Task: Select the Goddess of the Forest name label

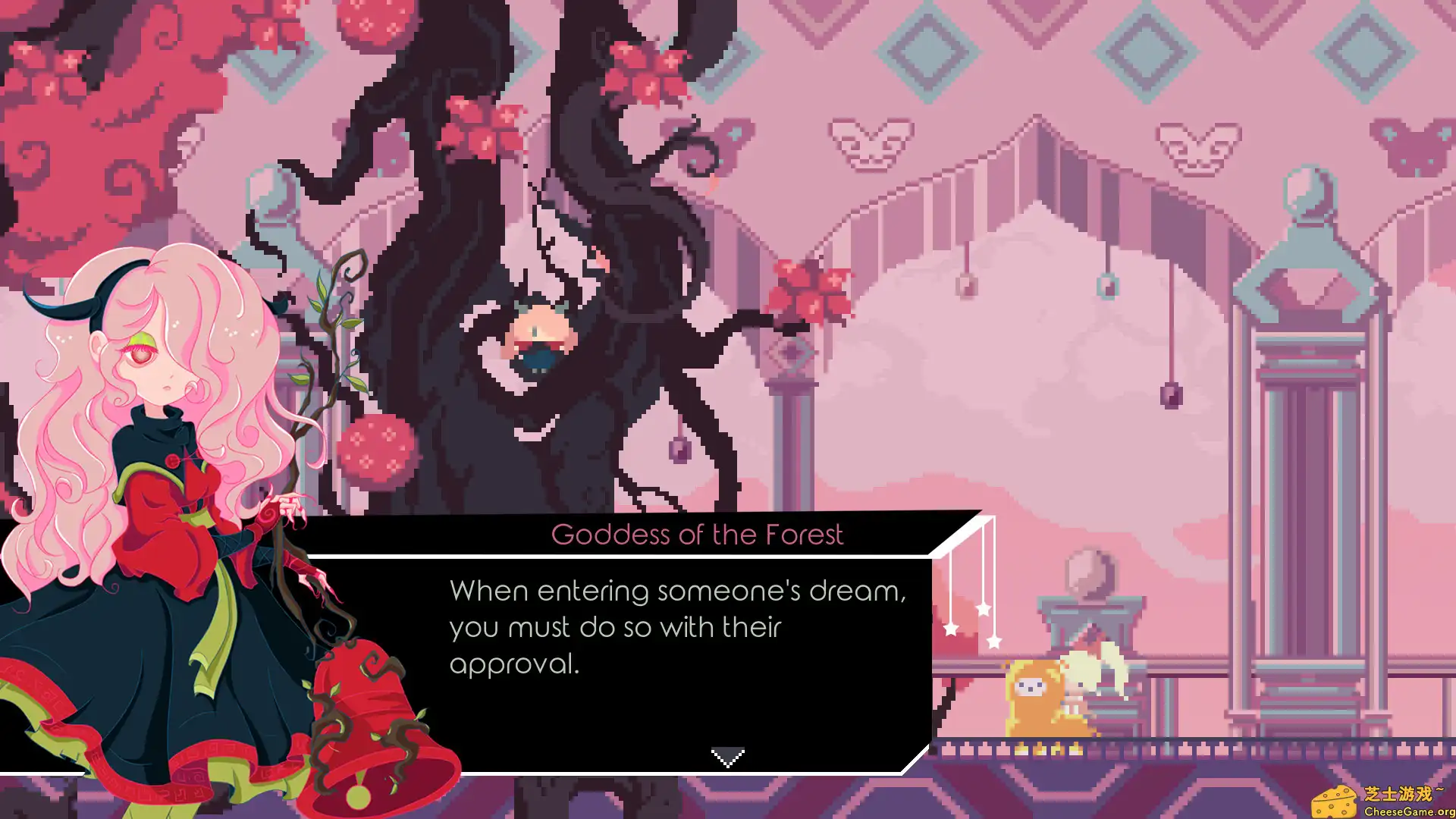Action: 698,534
